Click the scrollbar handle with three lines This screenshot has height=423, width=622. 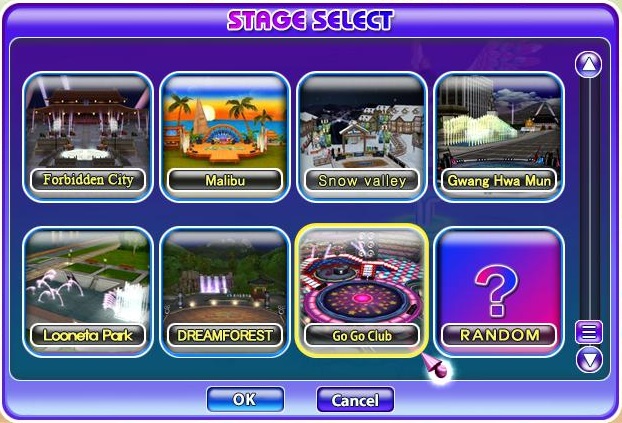click(589, 333)
